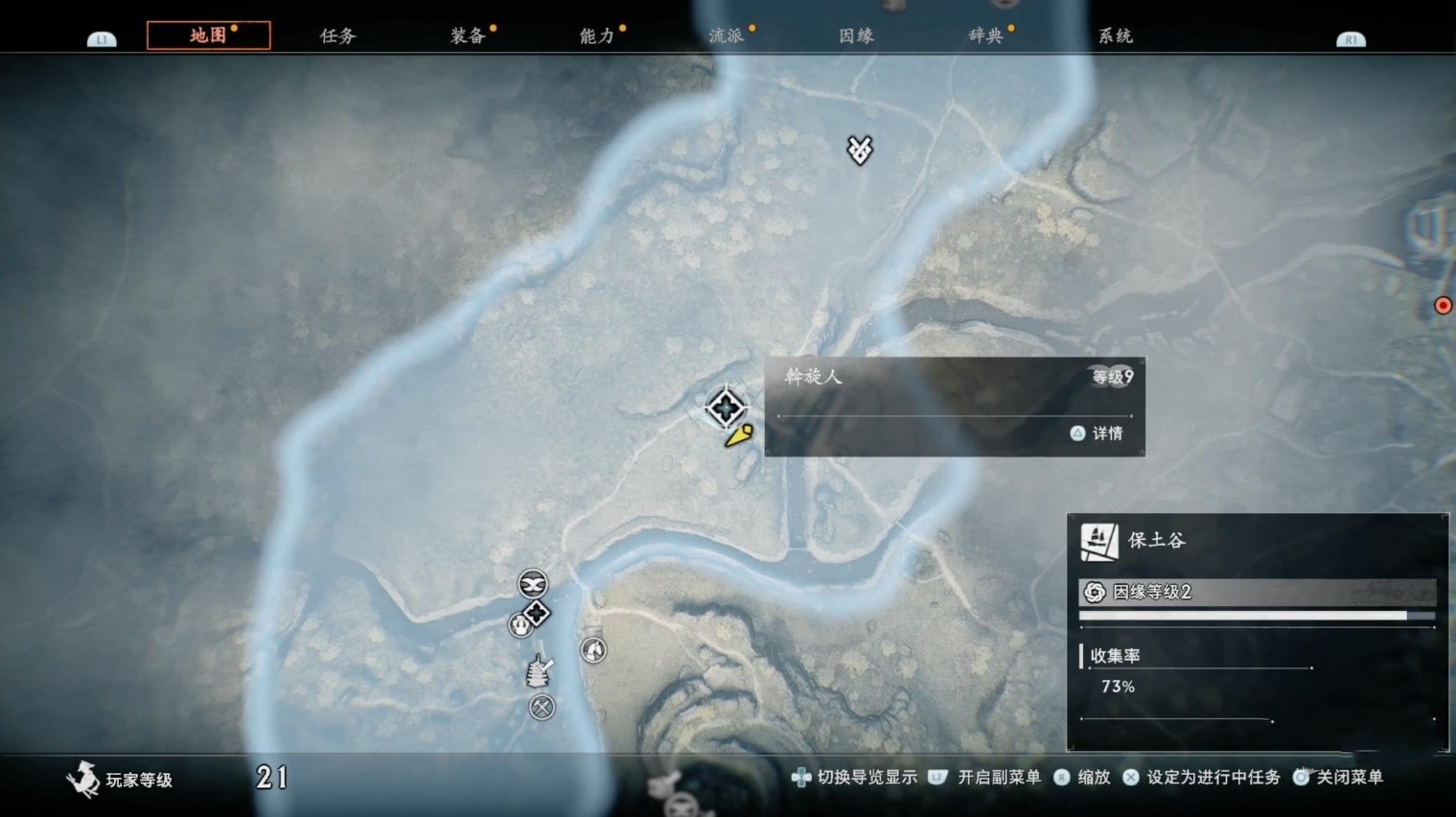Select the red circle marker at map edge

pos(1443,306)
